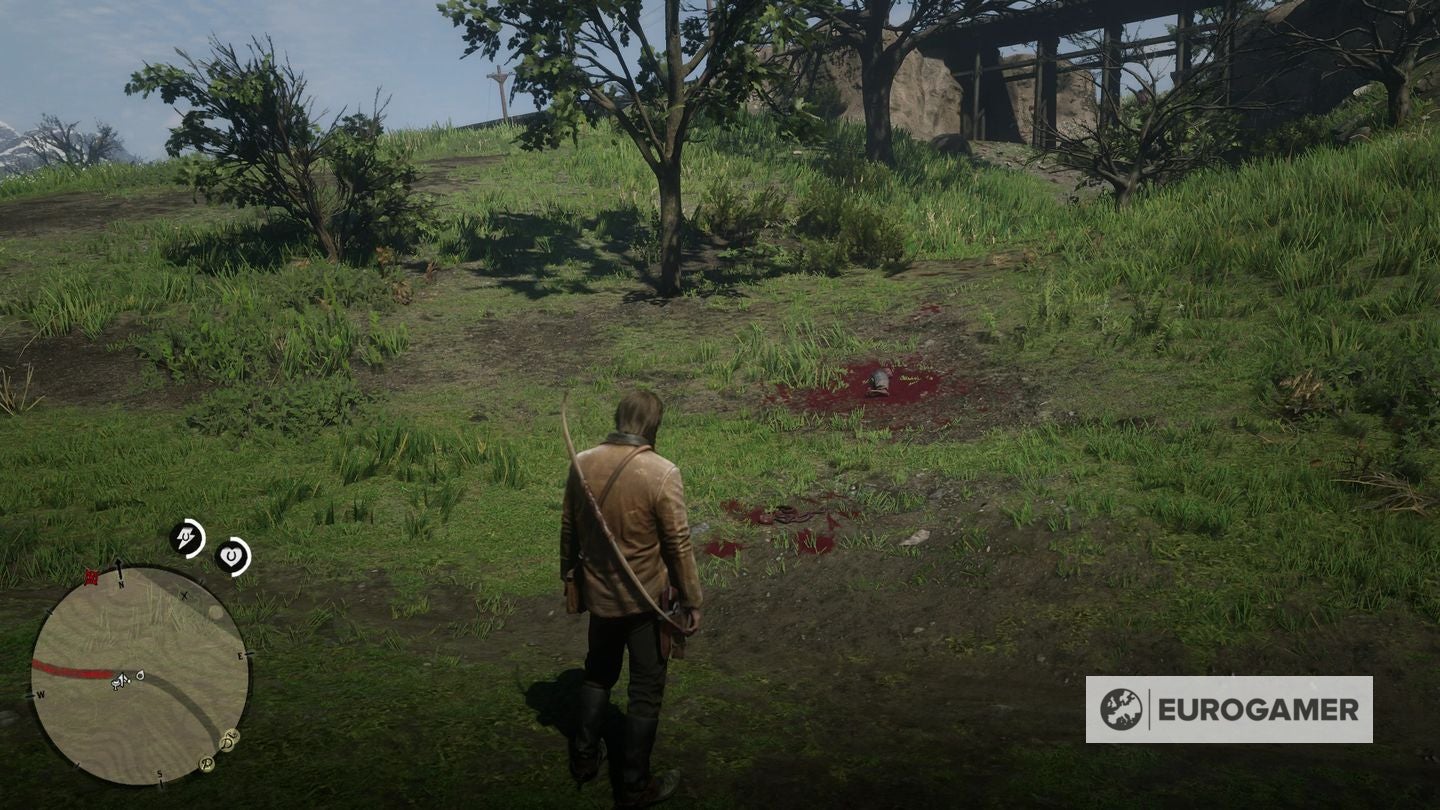Click the north N label on the compass

121,585
